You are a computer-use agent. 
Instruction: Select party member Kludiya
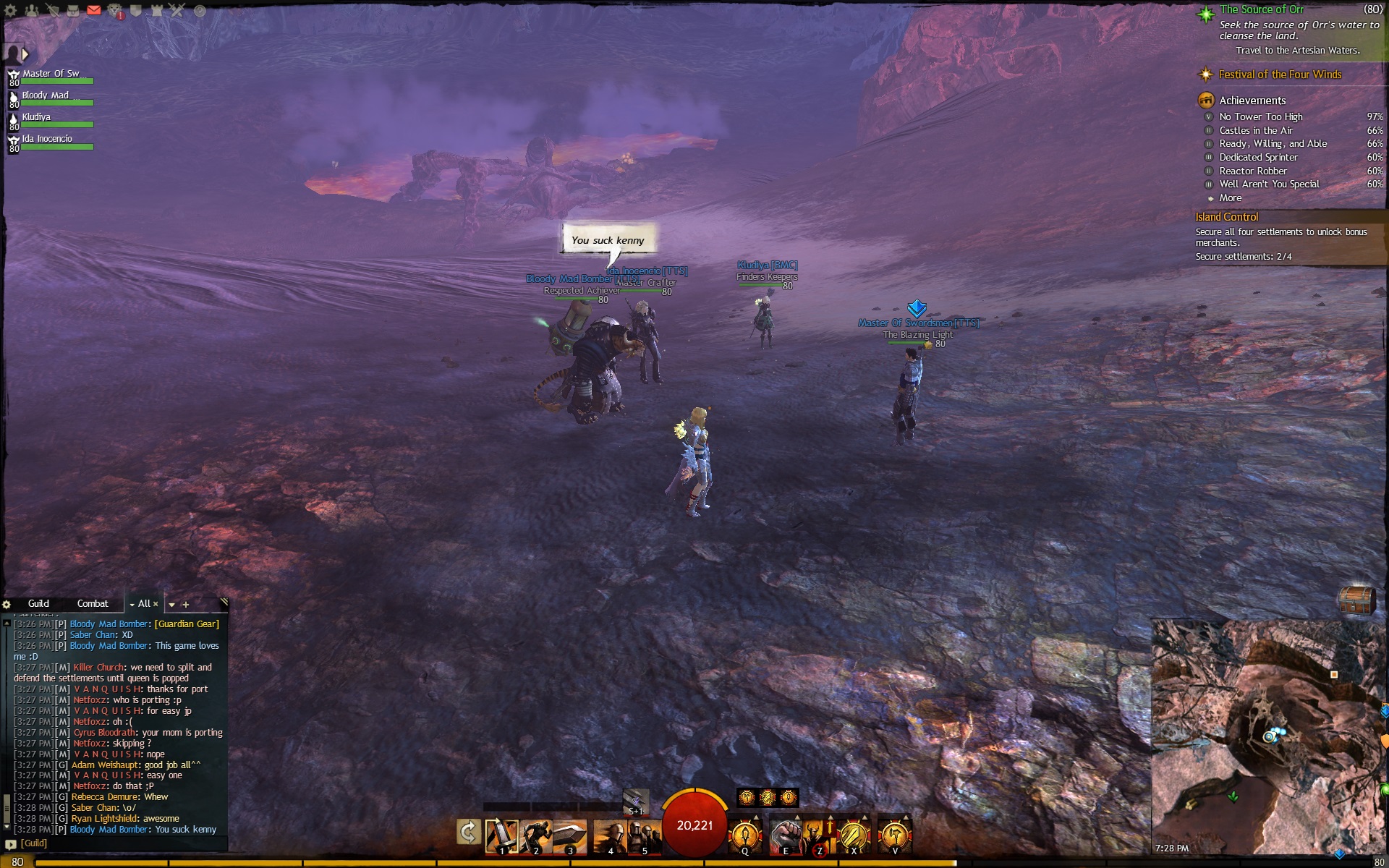36,118
